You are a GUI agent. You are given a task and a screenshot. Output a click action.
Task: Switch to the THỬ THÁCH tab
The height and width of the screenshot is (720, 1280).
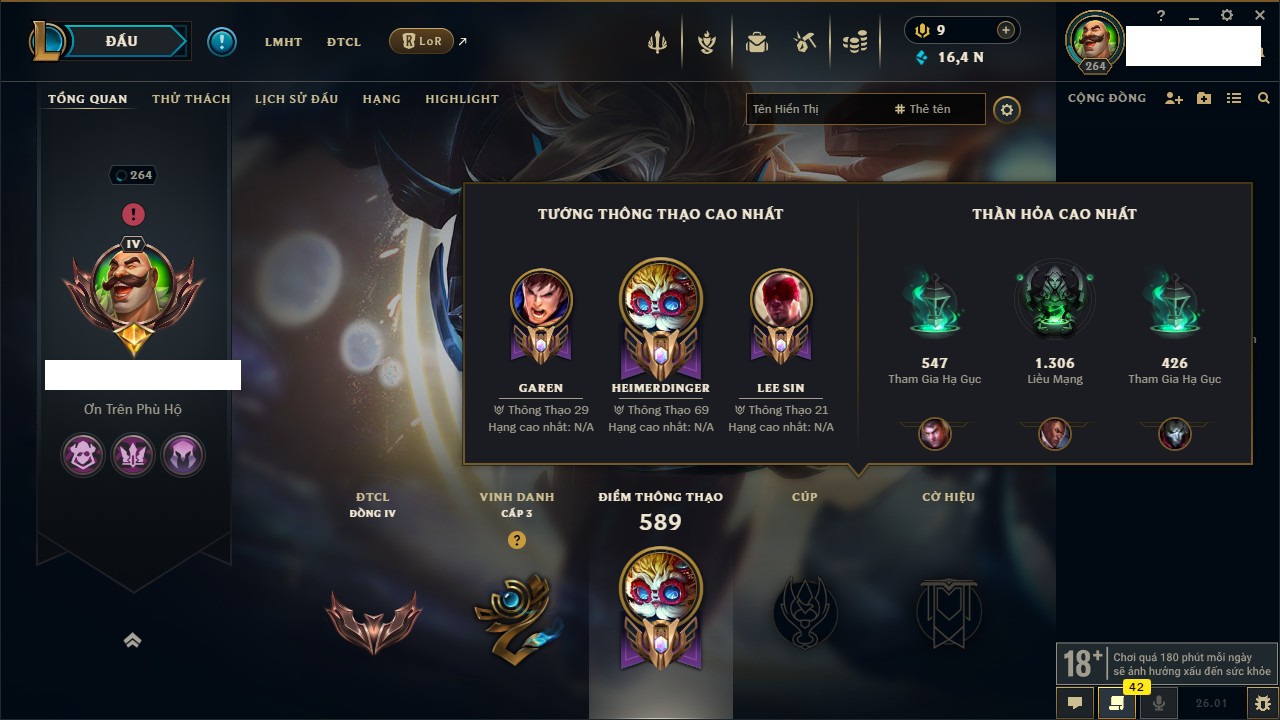(191, 99)
